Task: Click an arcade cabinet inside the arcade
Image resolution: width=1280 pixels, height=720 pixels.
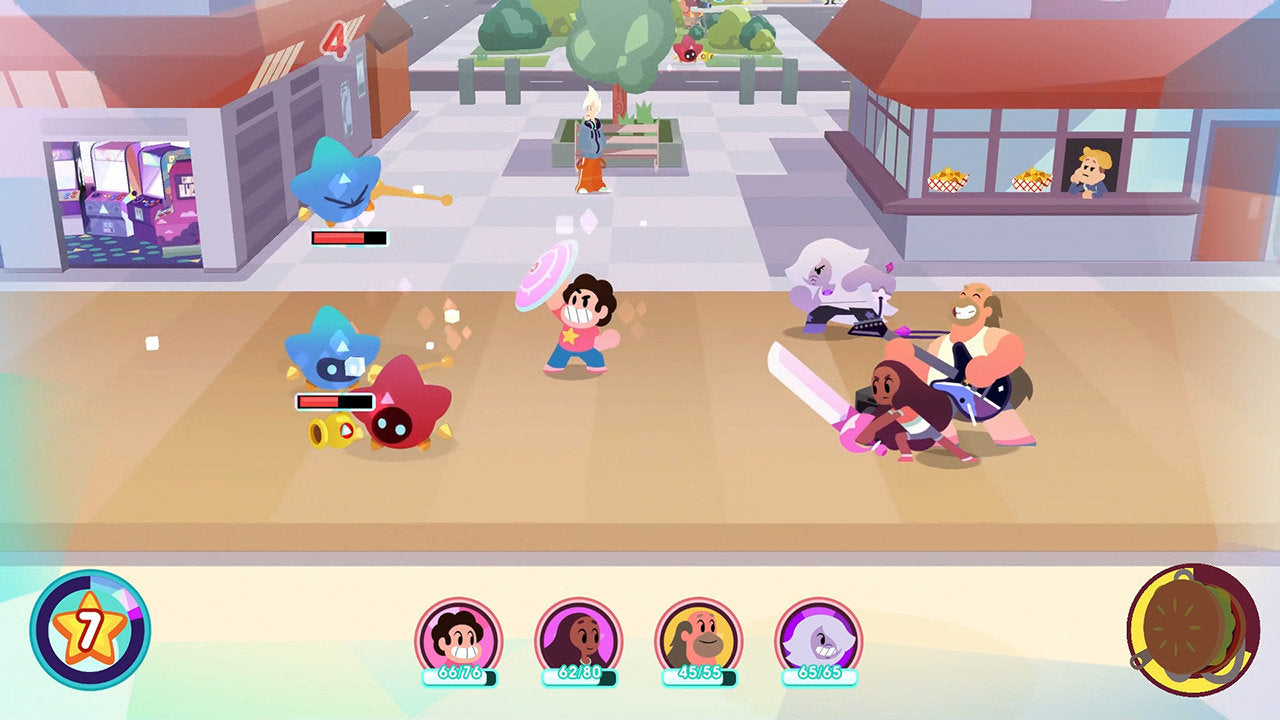Action: [x=105, y=180]
